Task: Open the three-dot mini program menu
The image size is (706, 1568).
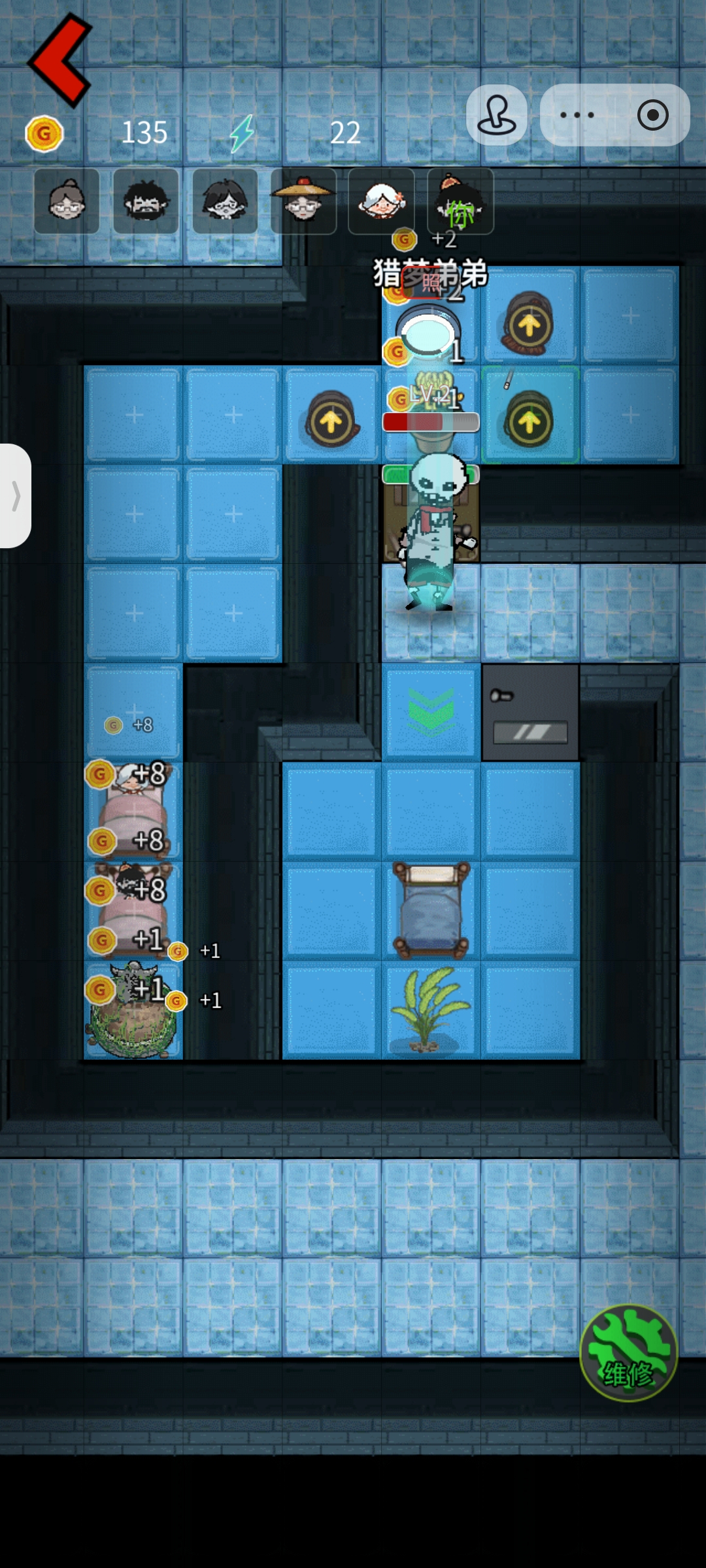Action: (577, 115)
